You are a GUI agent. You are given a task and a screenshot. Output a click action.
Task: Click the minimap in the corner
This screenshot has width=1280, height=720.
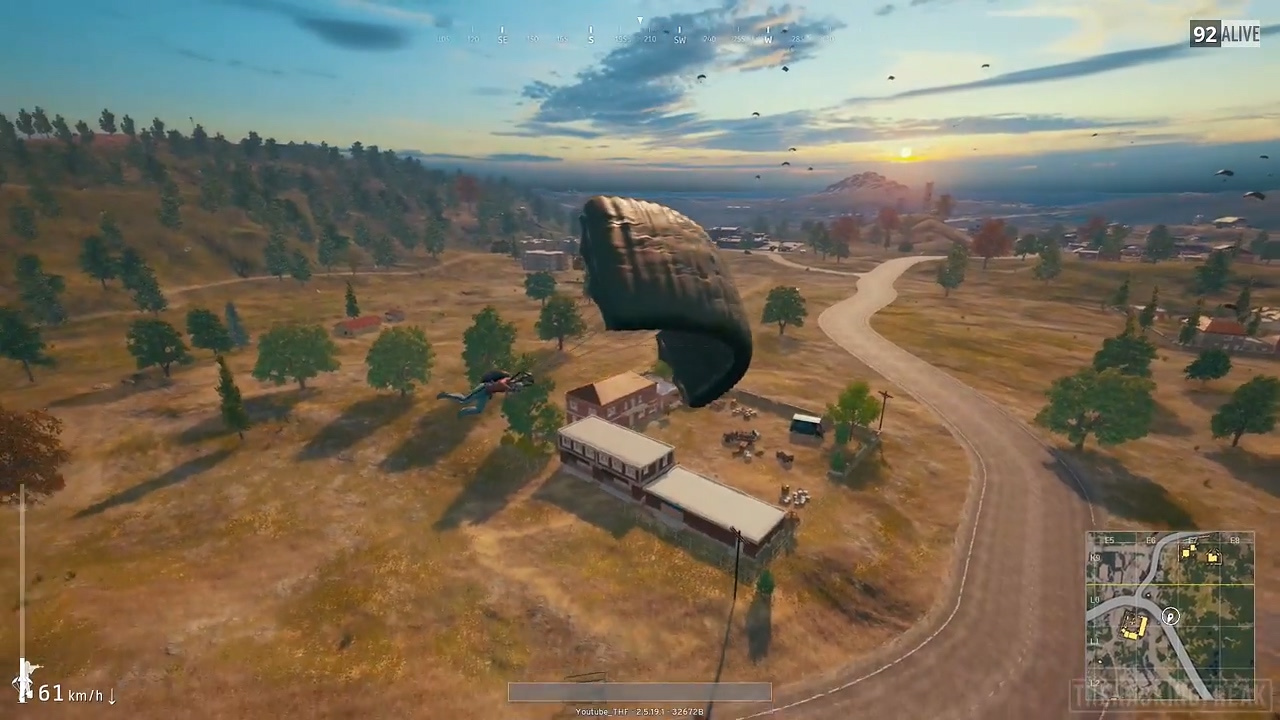tap(1169, 614)
